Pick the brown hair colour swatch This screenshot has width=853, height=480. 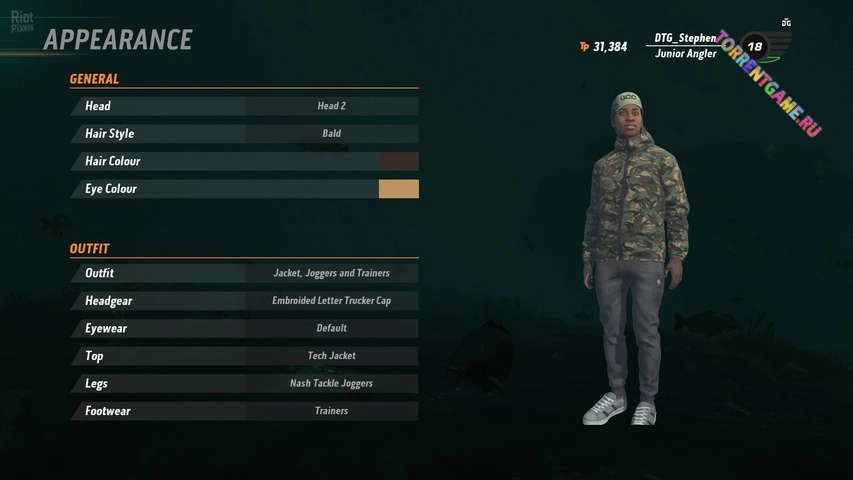(399, 161)
